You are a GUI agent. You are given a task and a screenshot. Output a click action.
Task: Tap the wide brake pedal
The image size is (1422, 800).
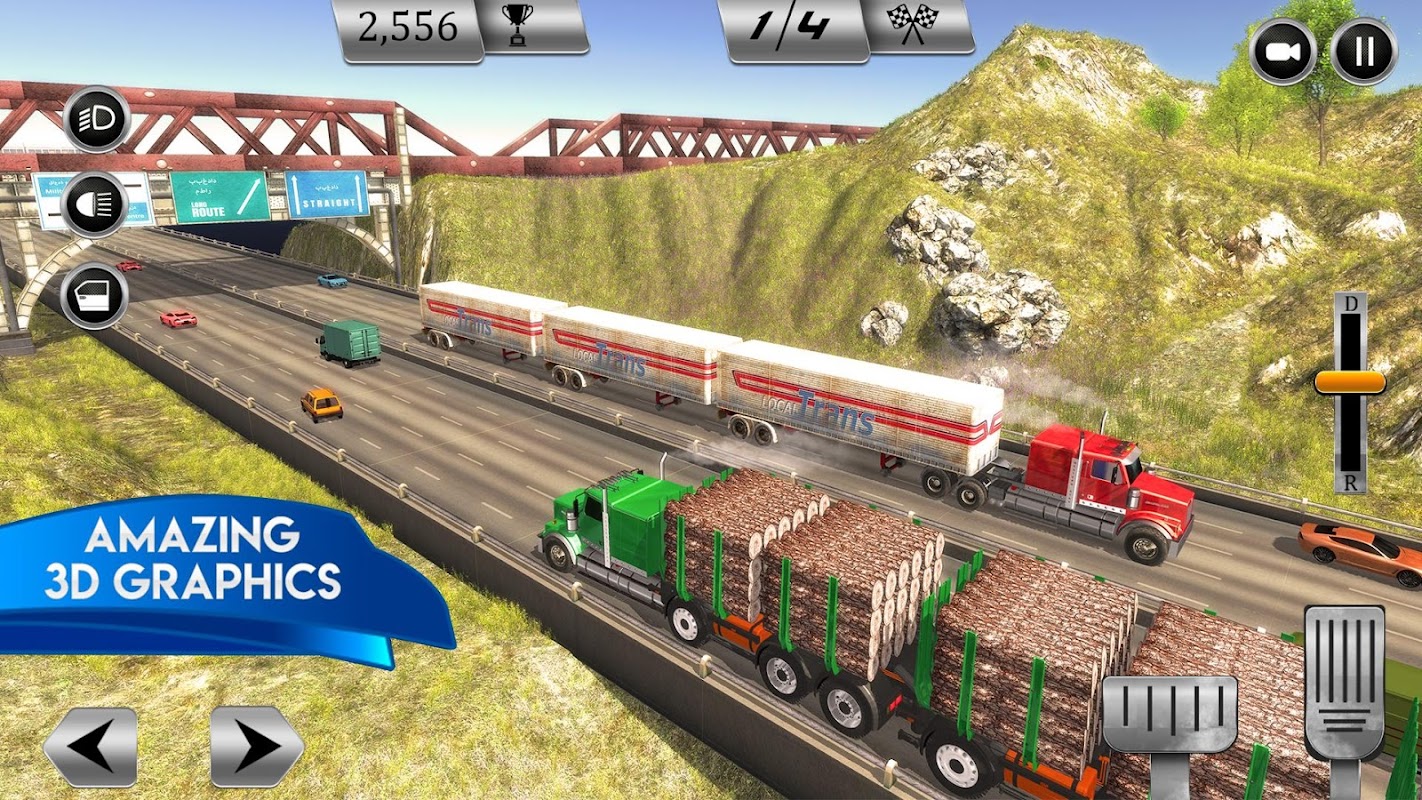1169,714
